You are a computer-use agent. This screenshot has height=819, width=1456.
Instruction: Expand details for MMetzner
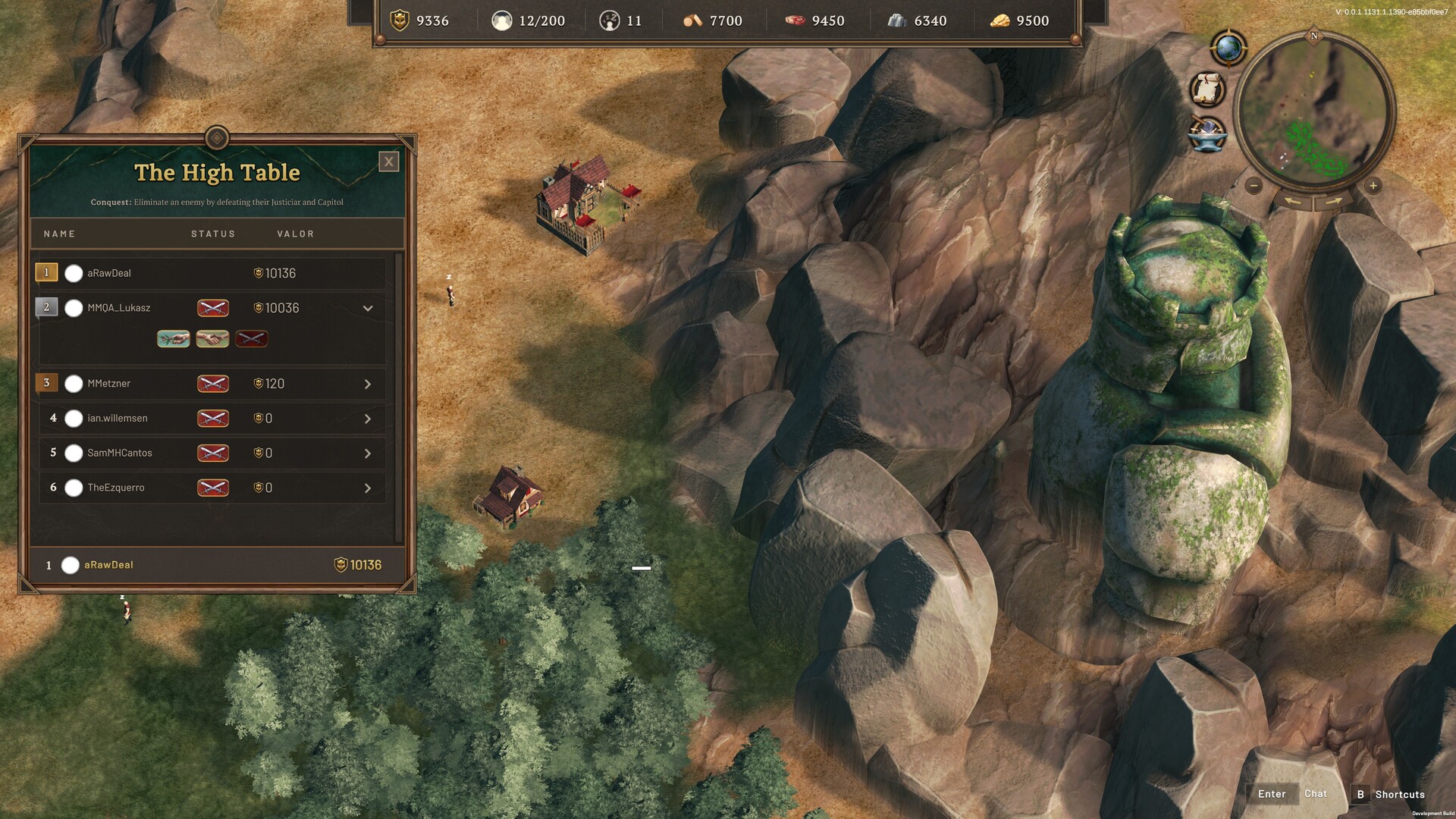[x=369, y=384]
